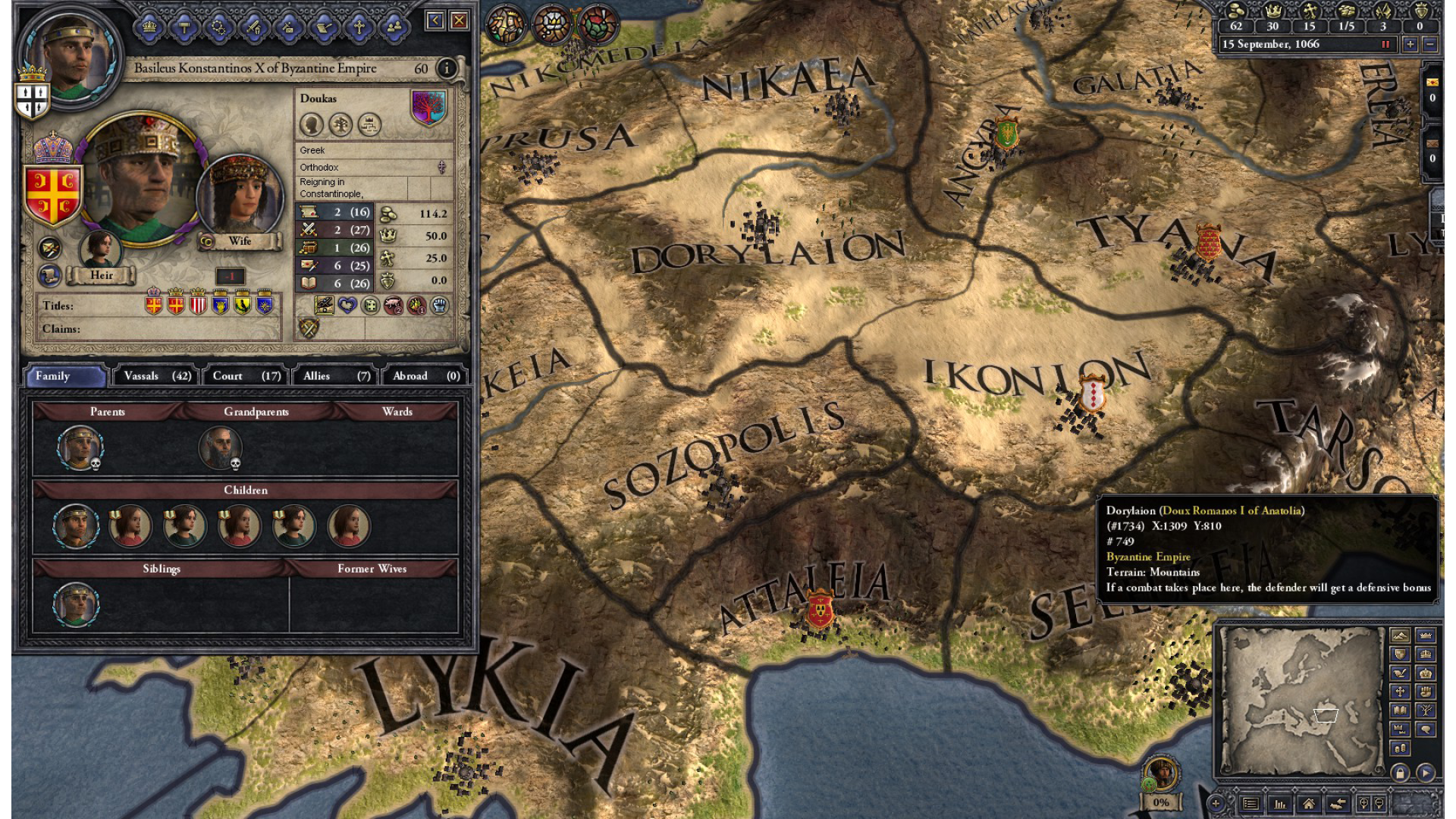Viewport: 1456px width, 819px height.
Task: View the Doukas dynasty tree shield
Action: click(x=428, y=107)
